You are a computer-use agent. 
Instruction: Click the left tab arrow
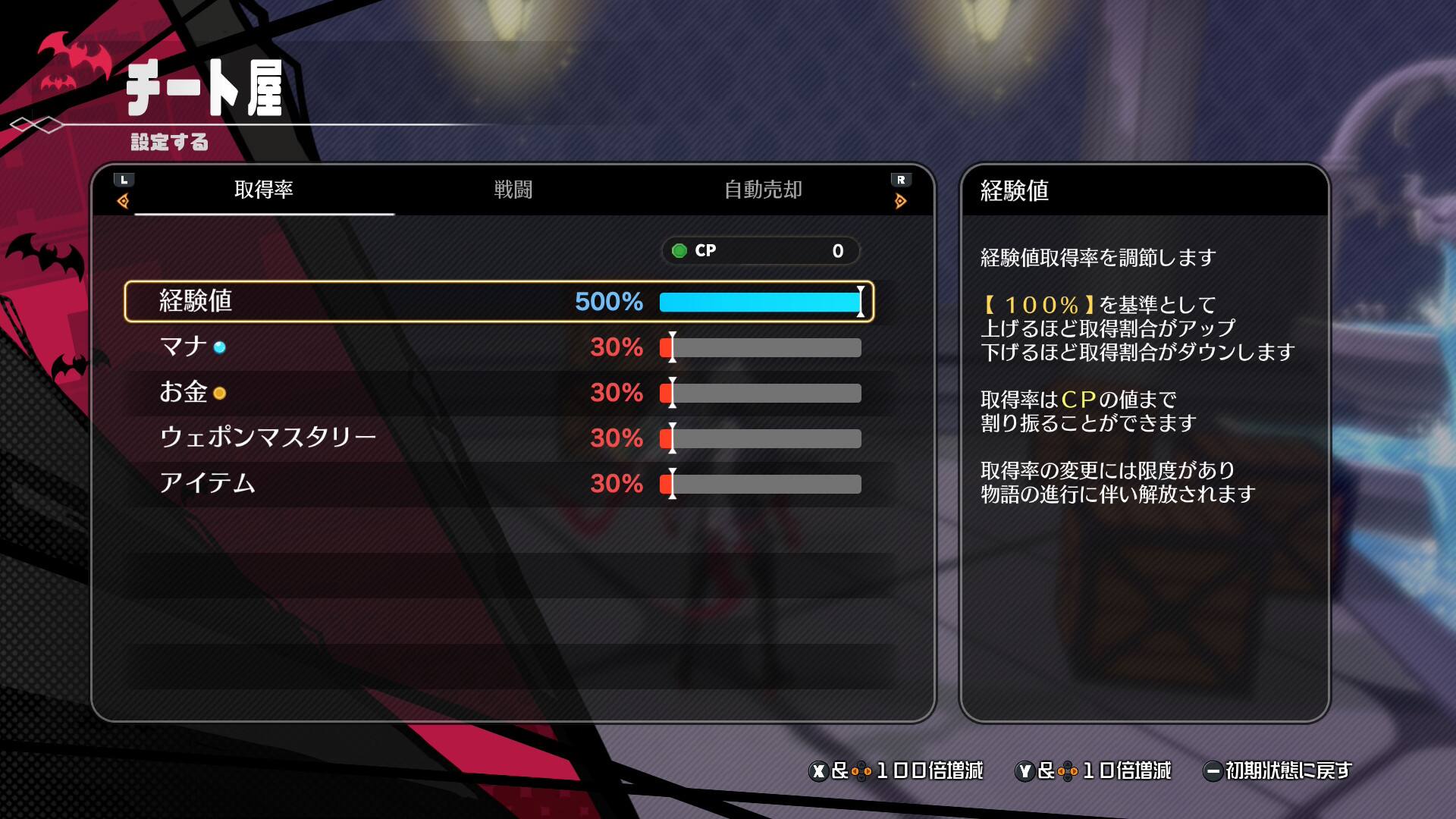tap(124, 200)
